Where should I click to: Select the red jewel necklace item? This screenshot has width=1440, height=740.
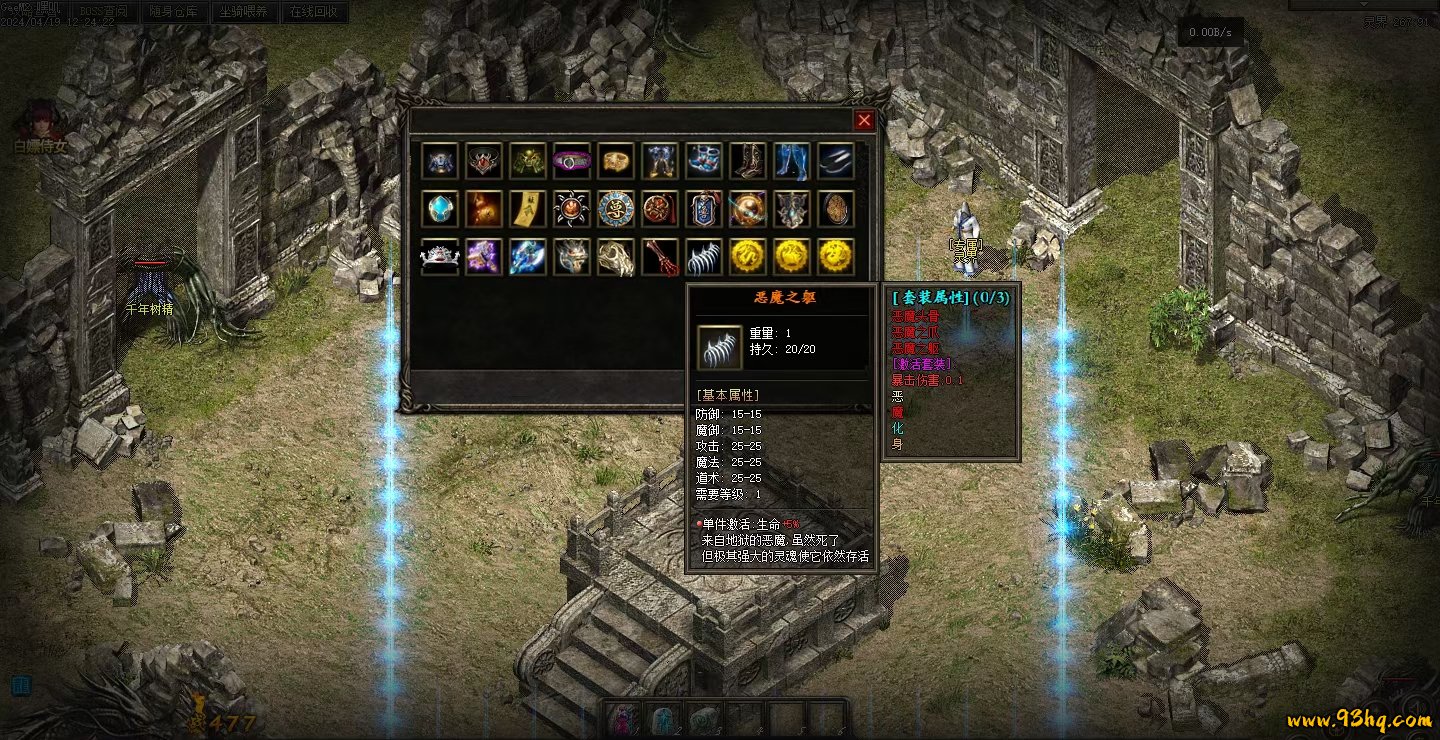click(484, 160)
